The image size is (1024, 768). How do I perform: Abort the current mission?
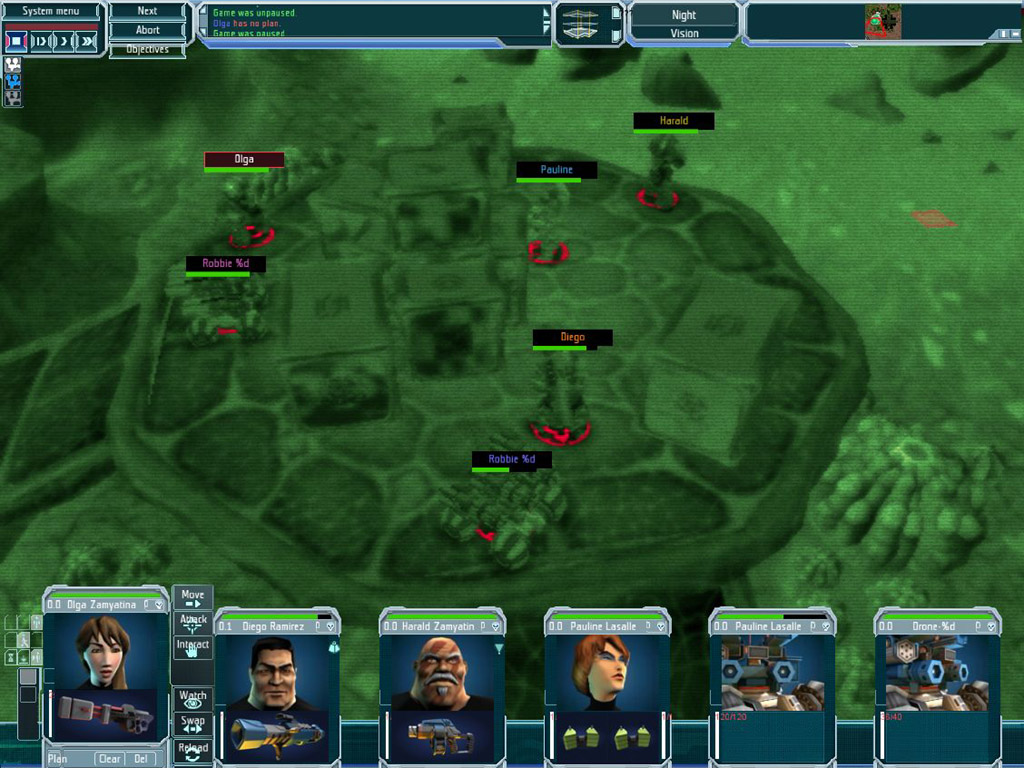147,30
